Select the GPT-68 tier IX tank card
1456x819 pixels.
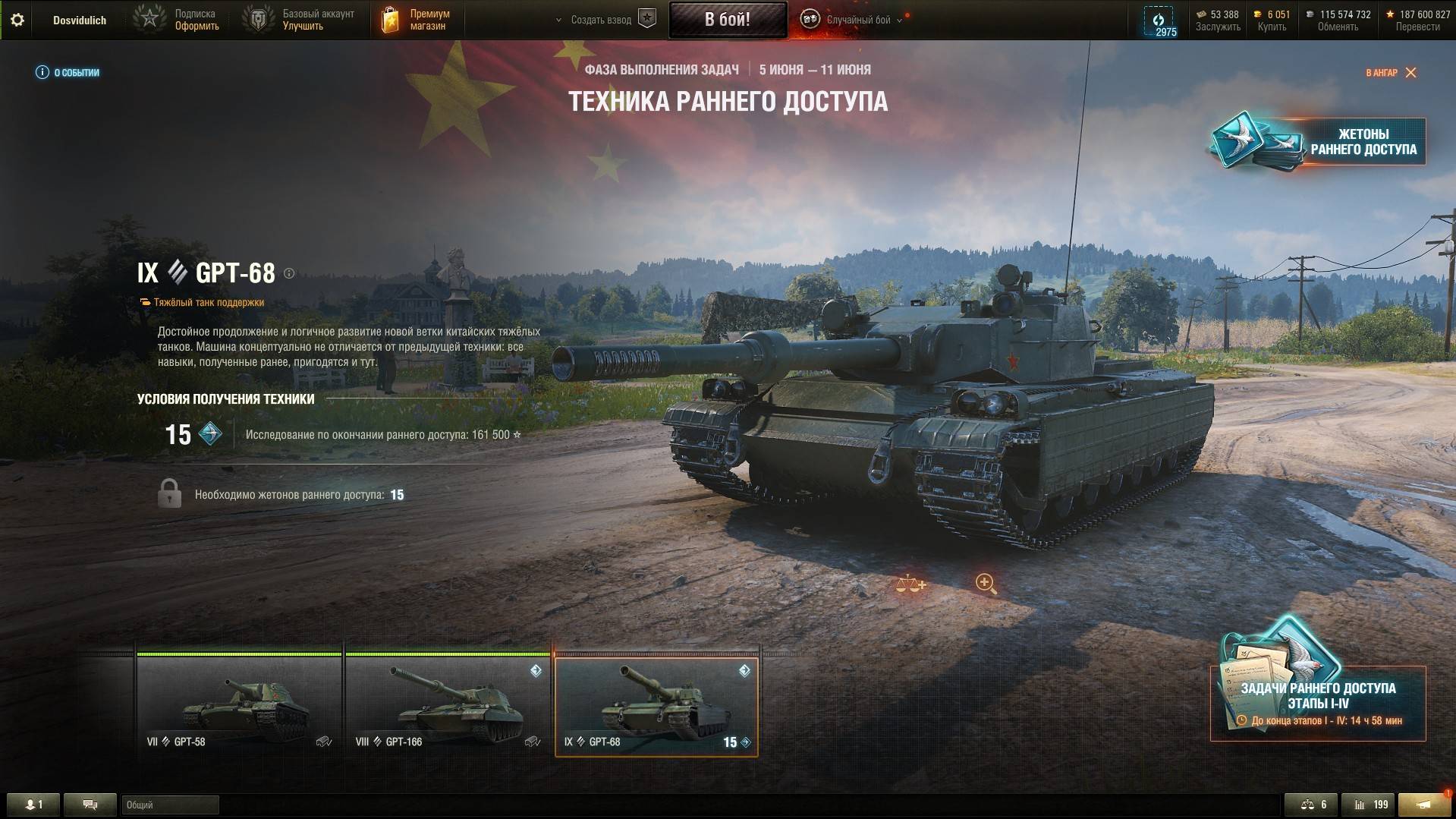(x=656, y=707)
